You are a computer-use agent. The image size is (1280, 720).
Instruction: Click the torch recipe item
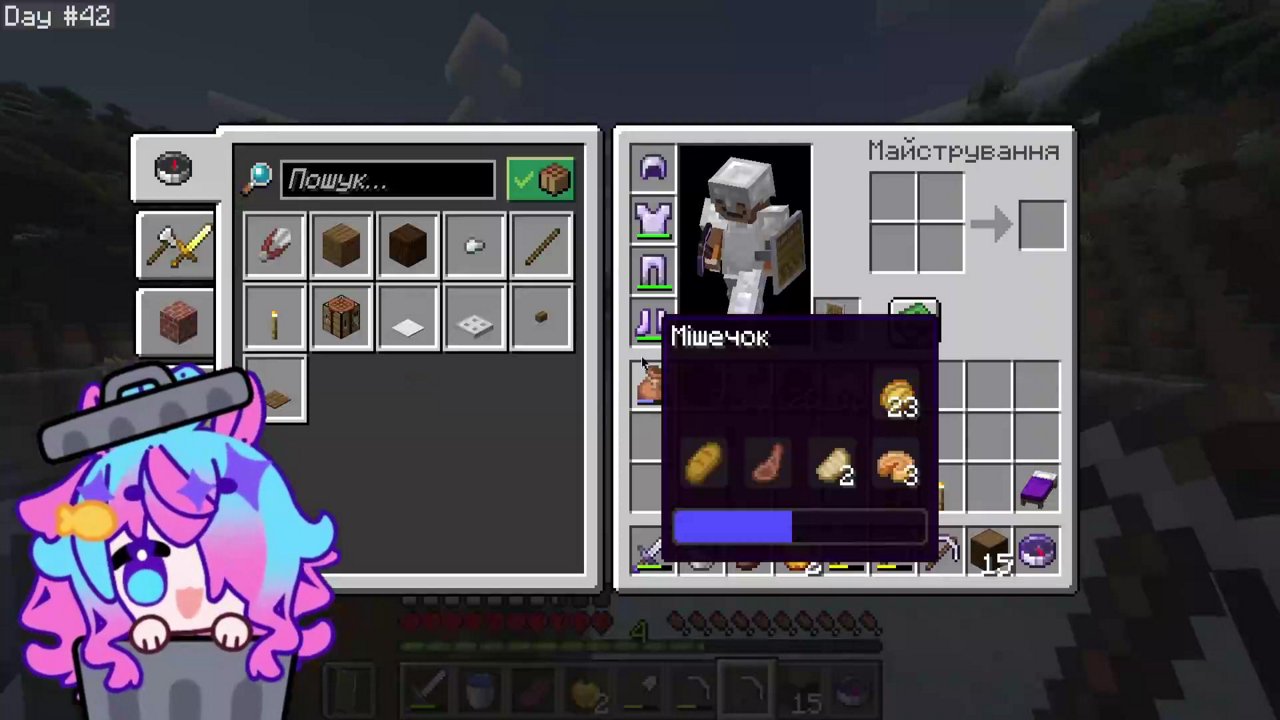coord(275,318)
